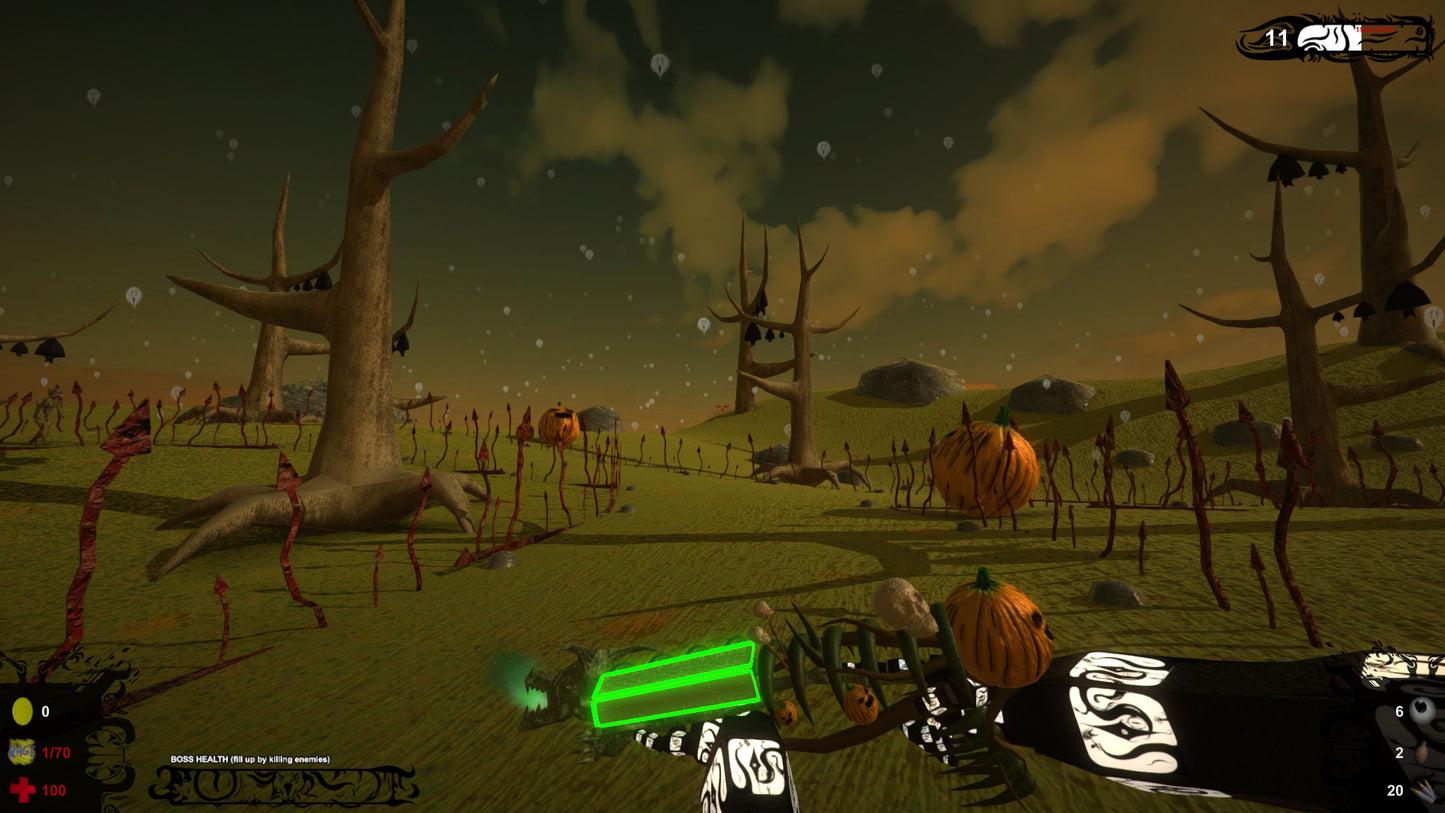Select the RAGE 1/70 counter text
Viewport: 1445px width, 813px height.
(x=56, y=754)
